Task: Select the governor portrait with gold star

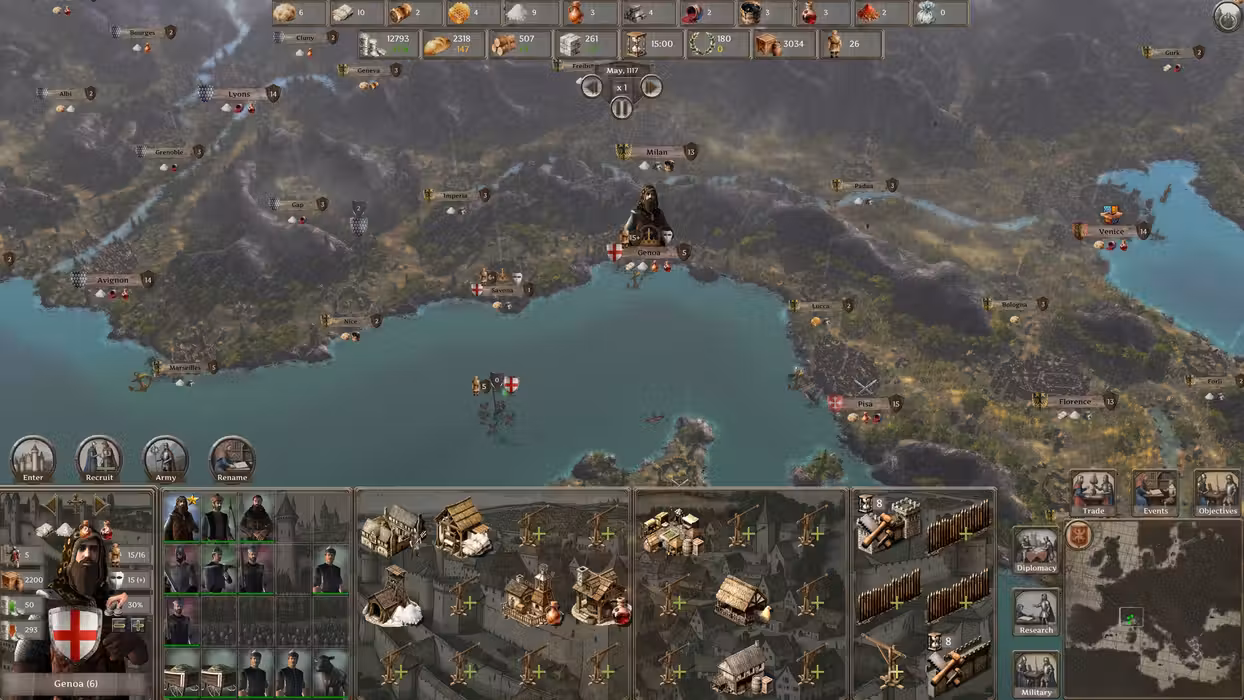Action: pos(181,518)
